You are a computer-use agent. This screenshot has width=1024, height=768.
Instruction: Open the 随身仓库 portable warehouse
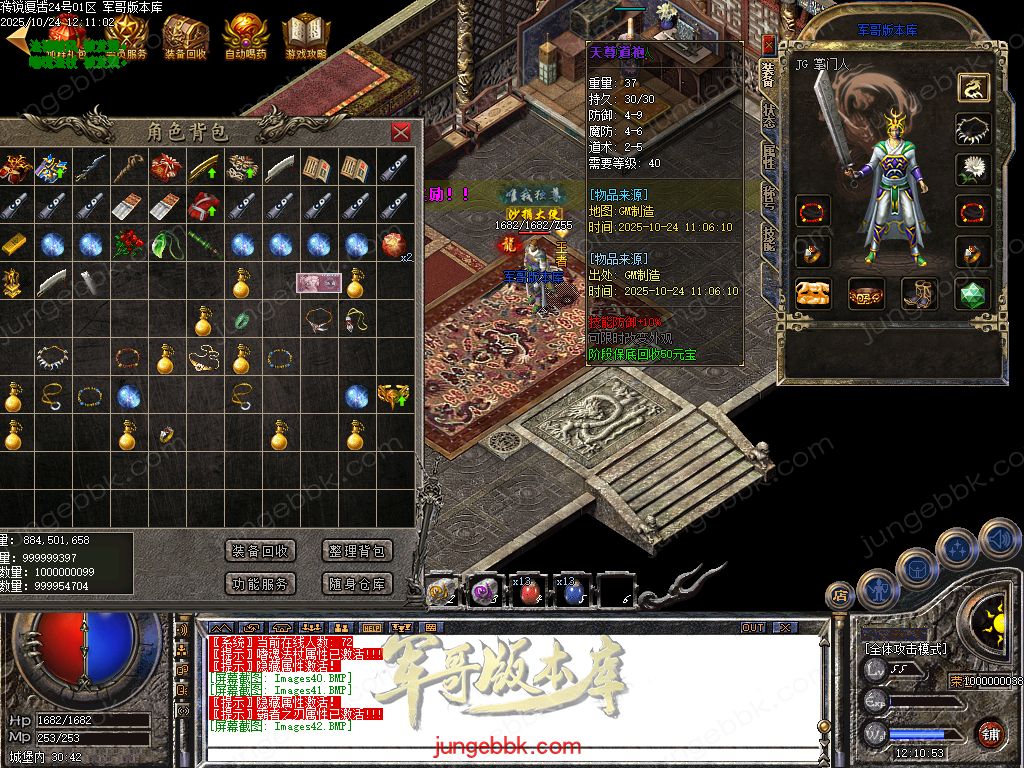(x=356, y=584)
